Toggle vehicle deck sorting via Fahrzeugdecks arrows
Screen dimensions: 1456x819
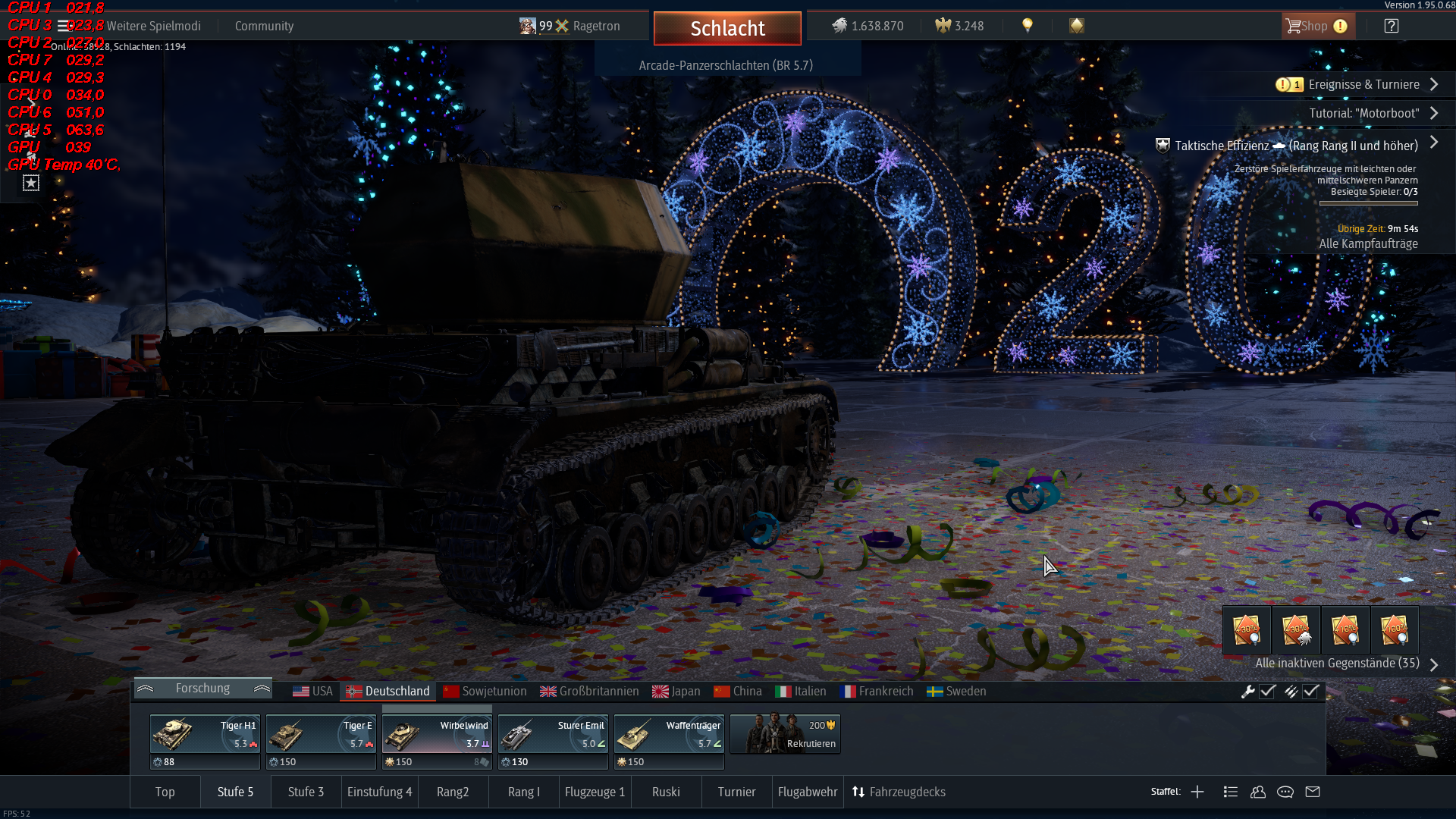click(x=859, y=792)
